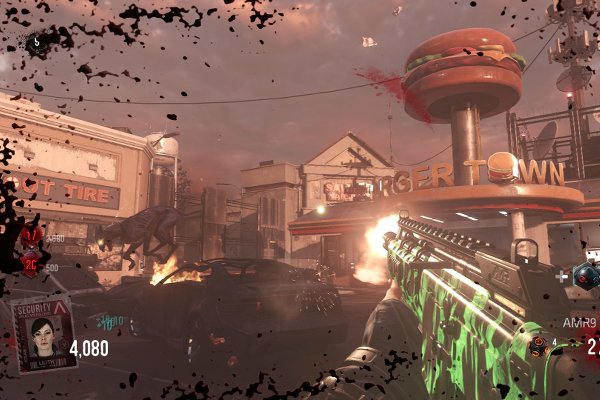Select the red 2C hexagon icon

coord(30,265)
